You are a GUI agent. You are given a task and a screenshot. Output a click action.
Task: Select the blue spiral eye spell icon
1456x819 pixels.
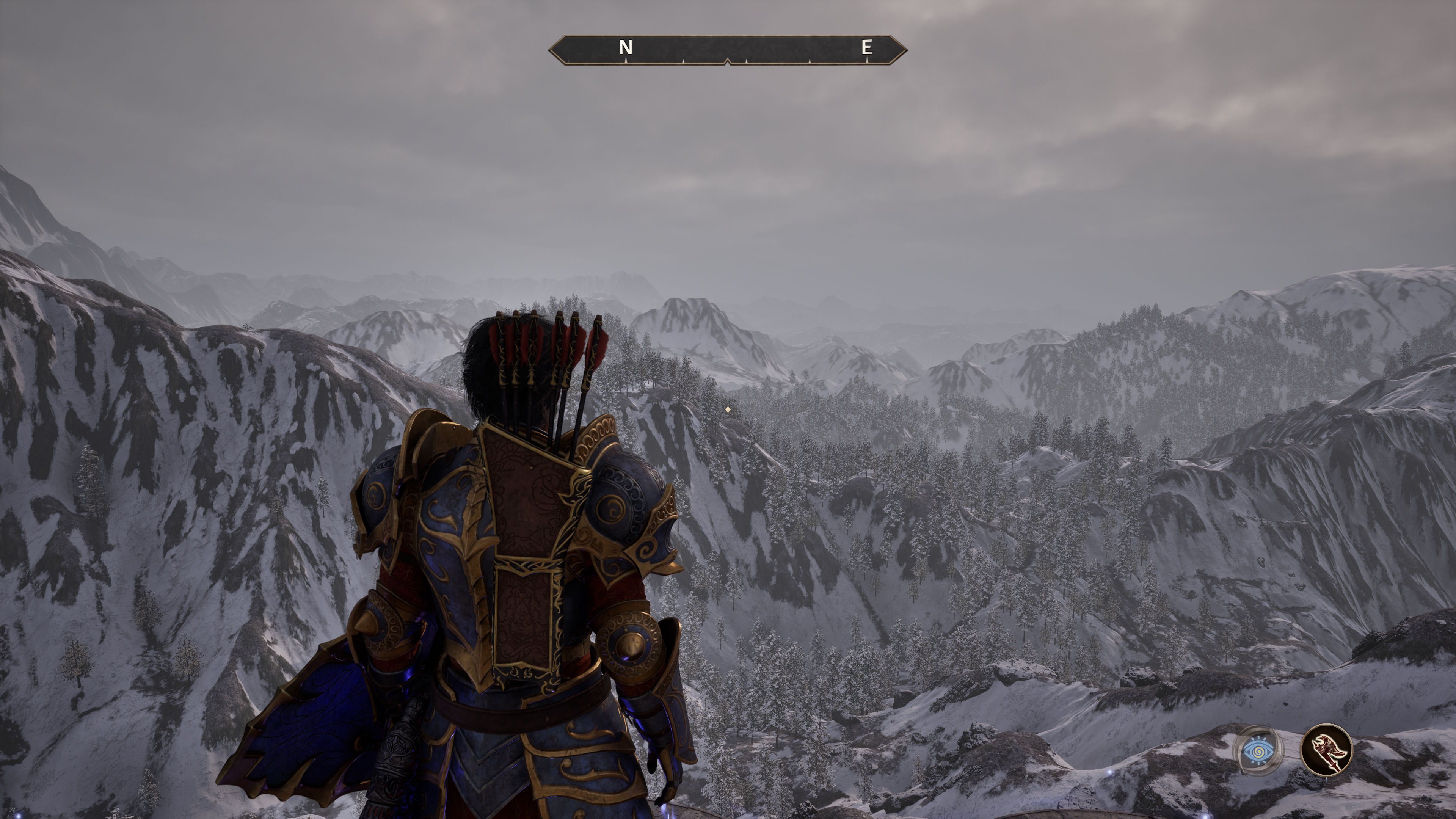[1258, 751]
